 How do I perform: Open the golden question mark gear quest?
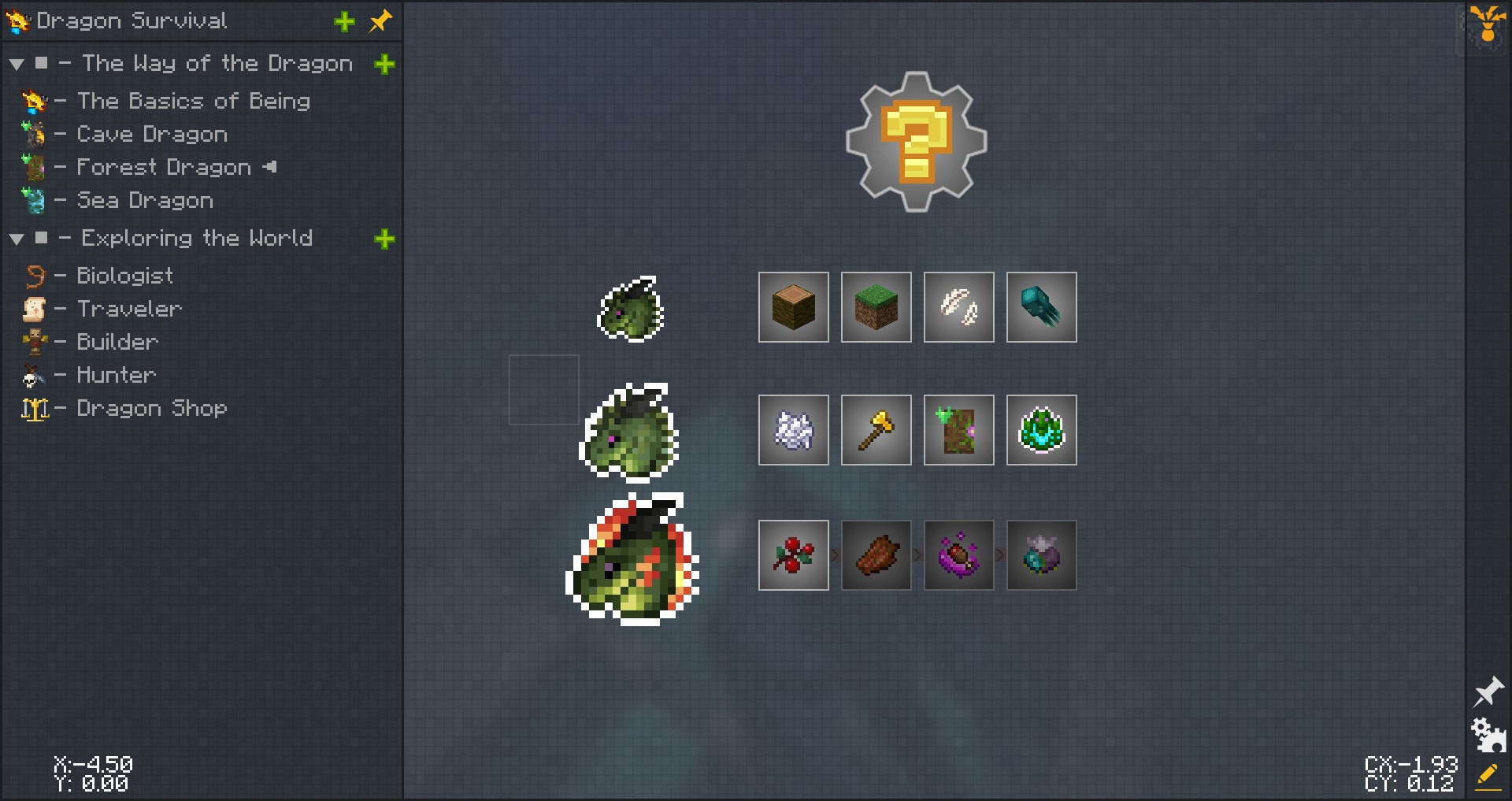tap(916, 142)
